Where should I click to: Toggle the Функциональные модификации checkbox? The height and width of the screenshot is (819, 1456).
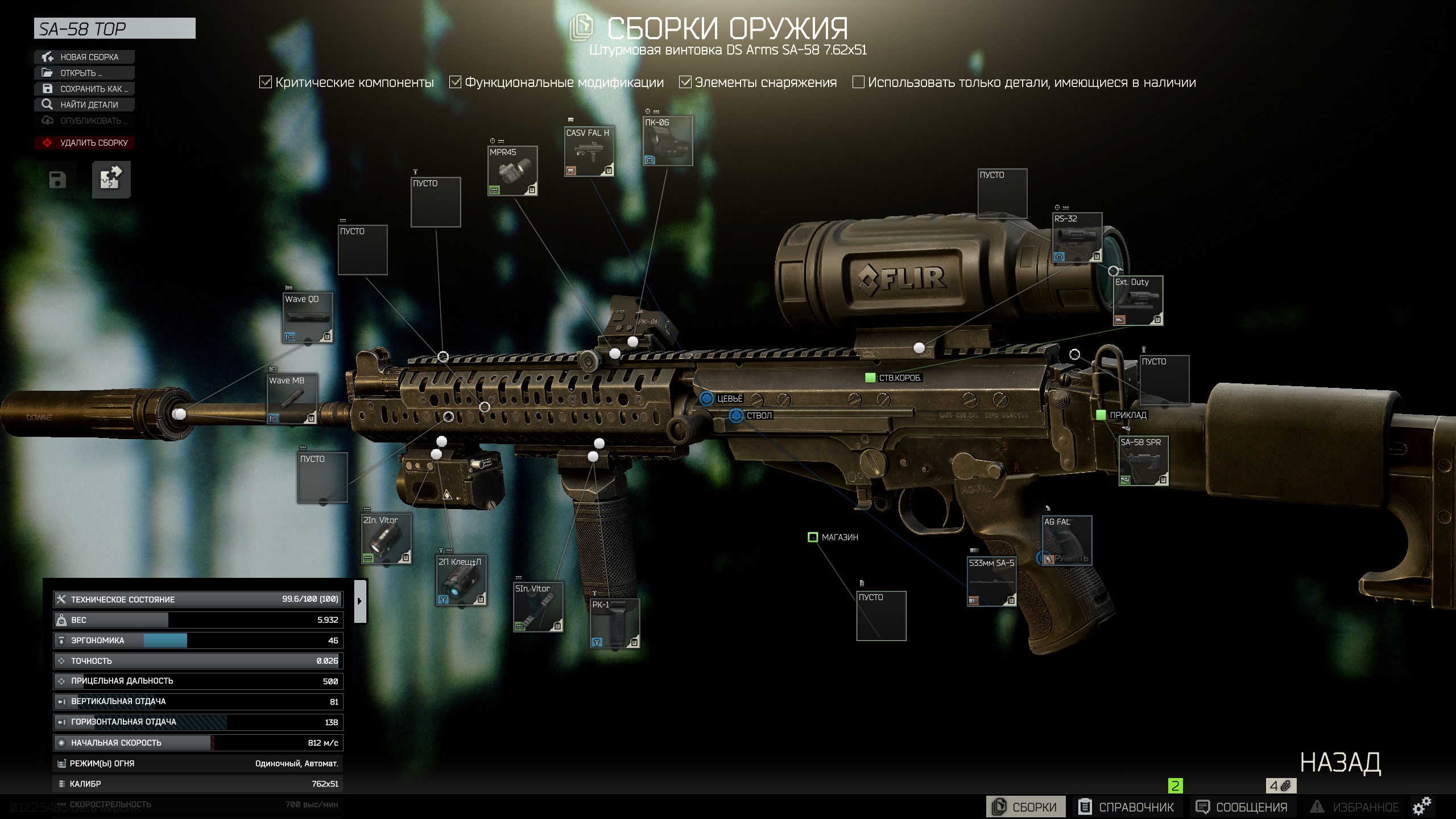[x=455, y=82]
